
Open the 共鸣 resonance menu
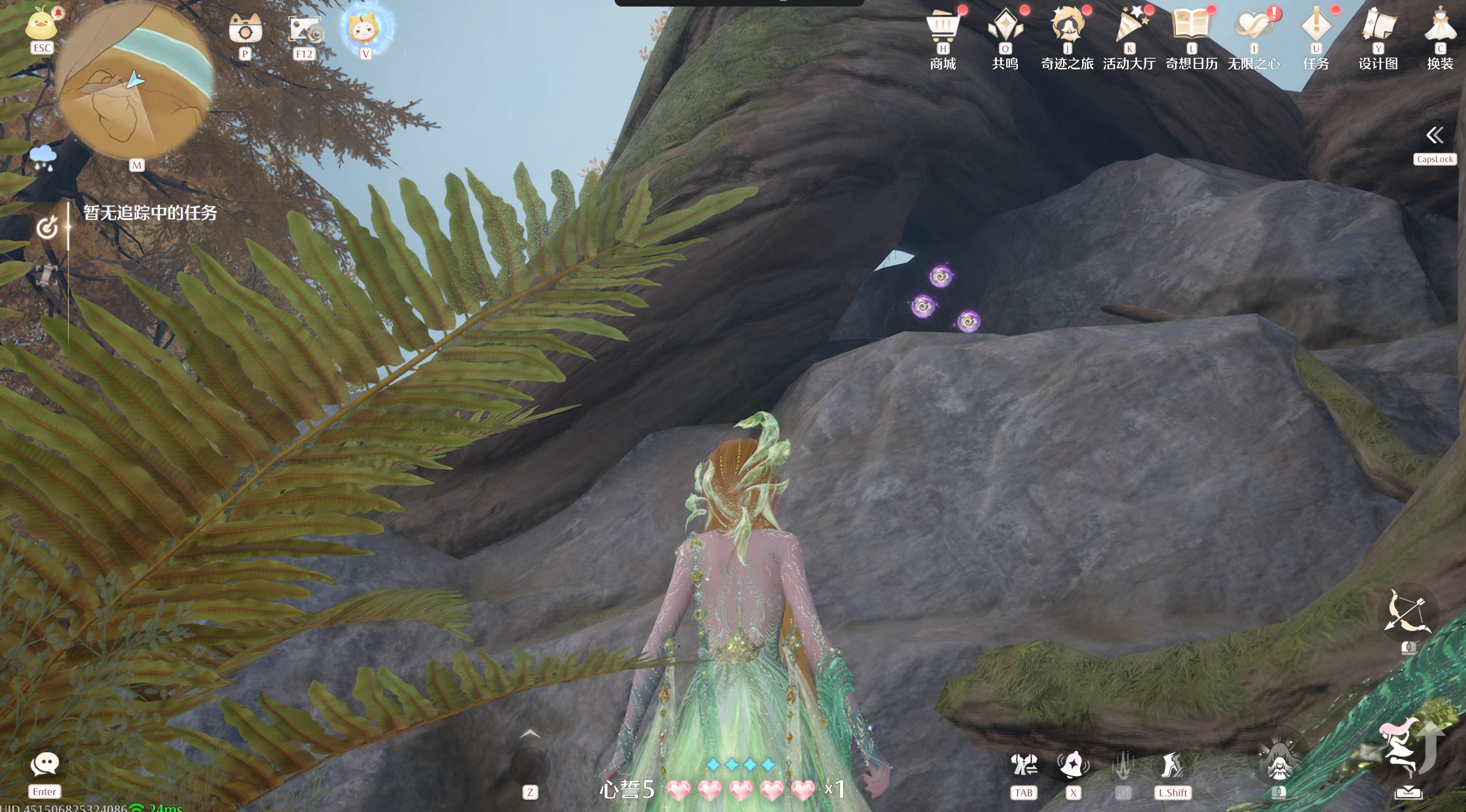tap(1005, 27)
